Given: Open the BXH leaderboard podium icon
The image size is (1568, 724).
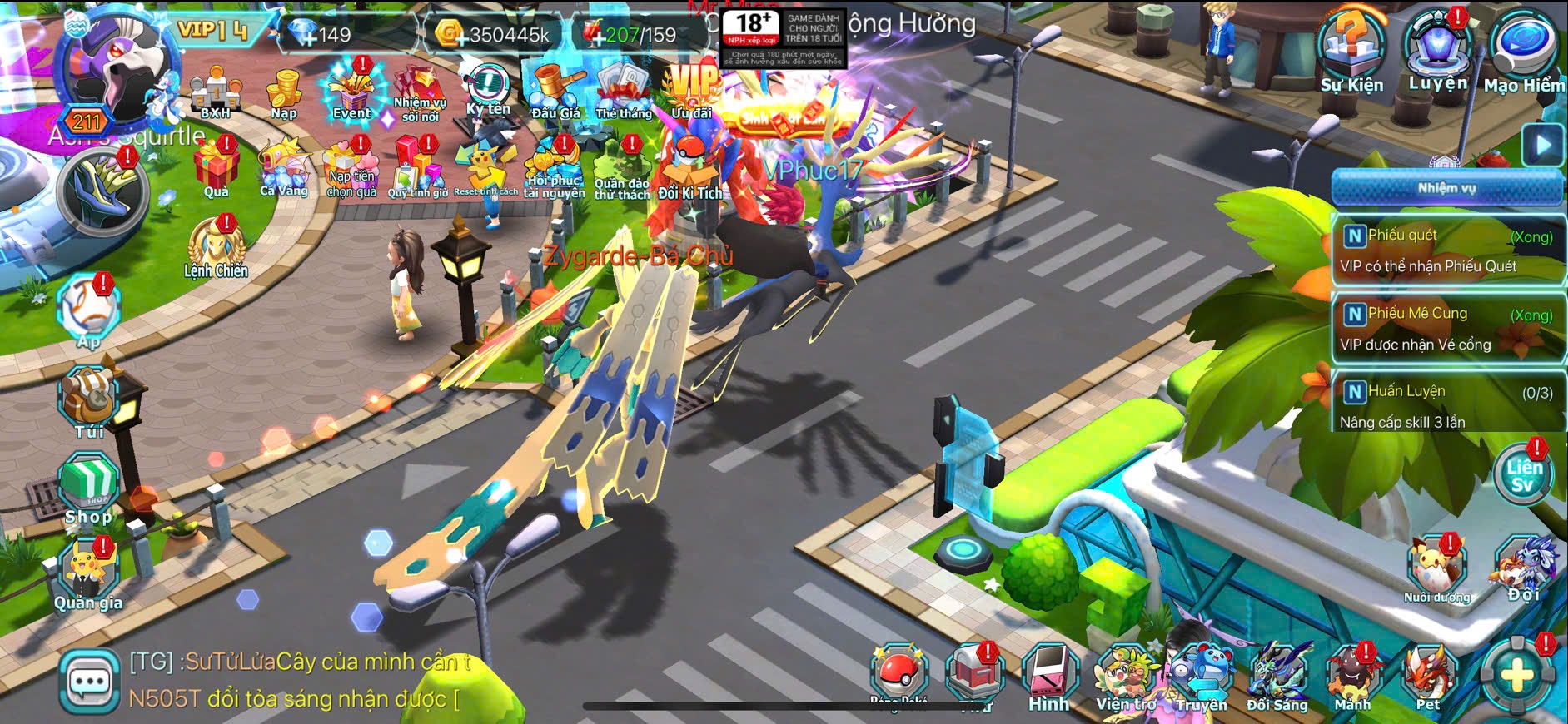Looking at the screenshot, I should 216,92.
